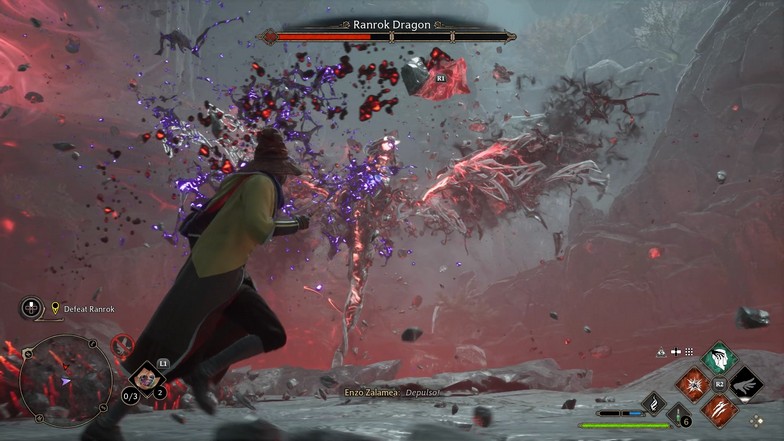
Task: Choose the darkened Depulso spell on cooldown
Action: pyautogui.click(x=744, y=384)
